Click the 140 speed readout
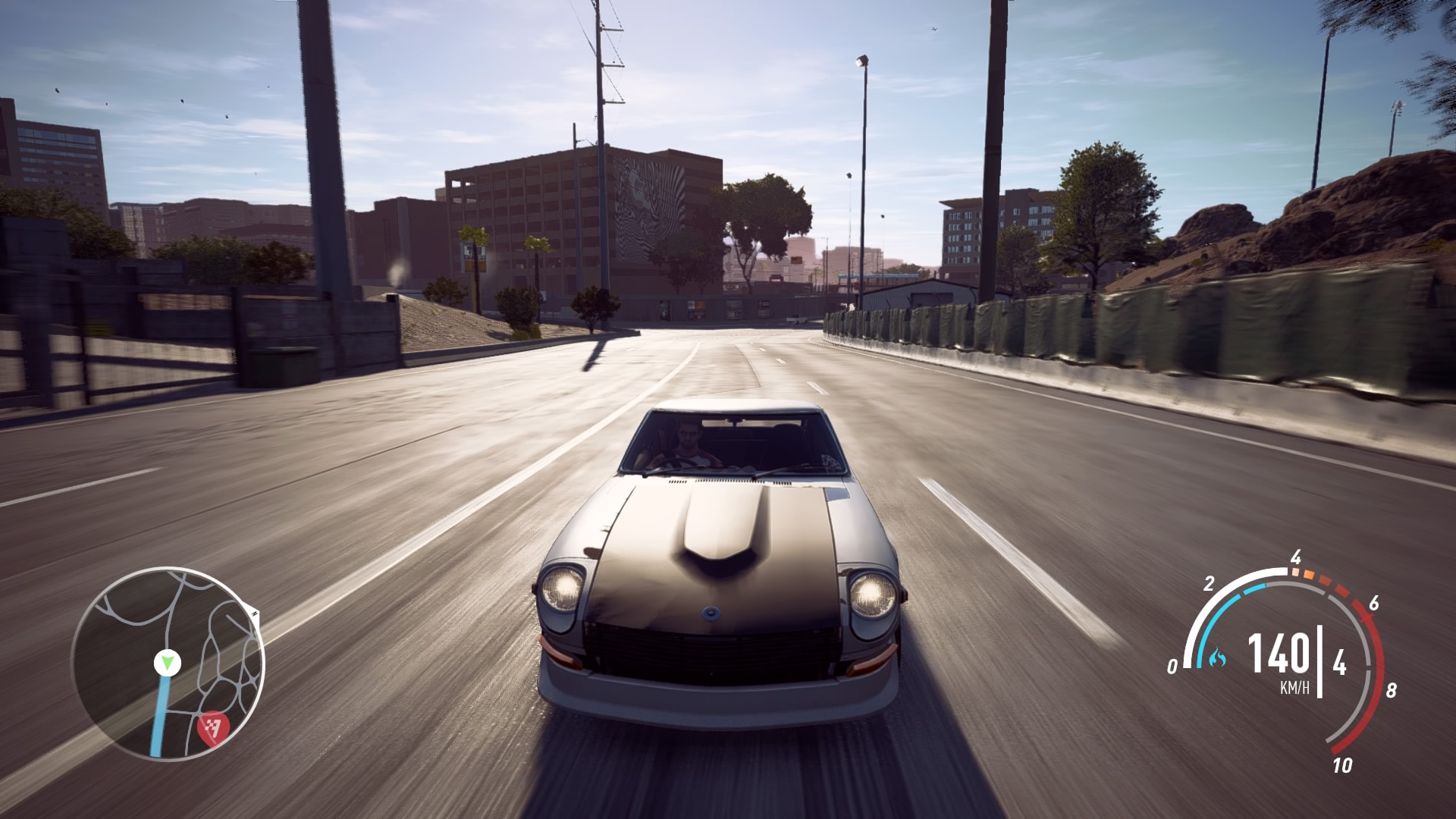The width and height of the screenshot is (1456, 819). (1279, 654)
